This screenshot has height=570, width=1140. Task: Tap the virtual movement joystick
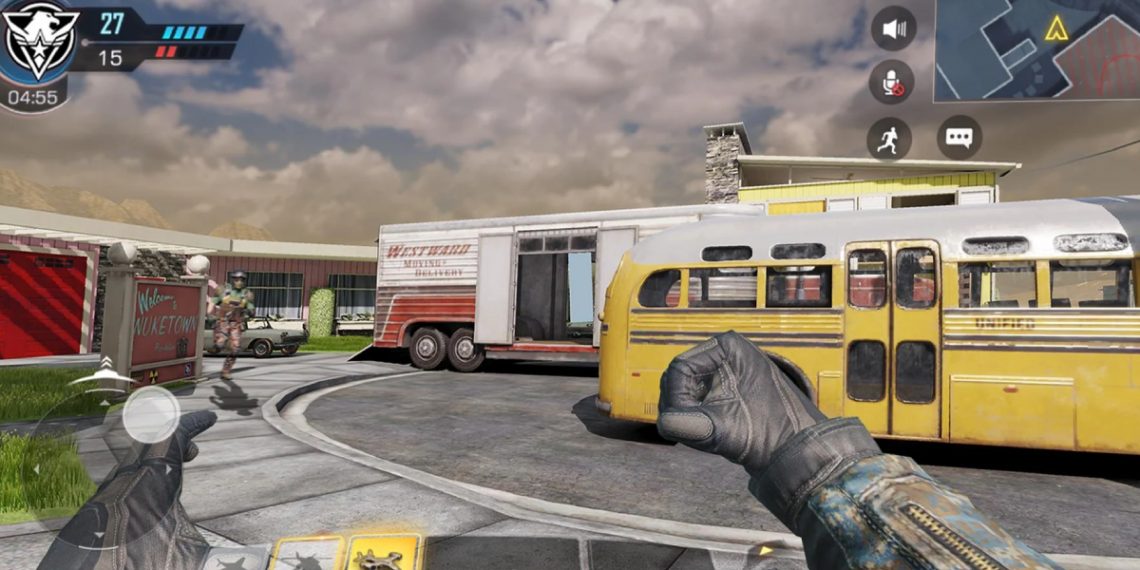point(151,413)
